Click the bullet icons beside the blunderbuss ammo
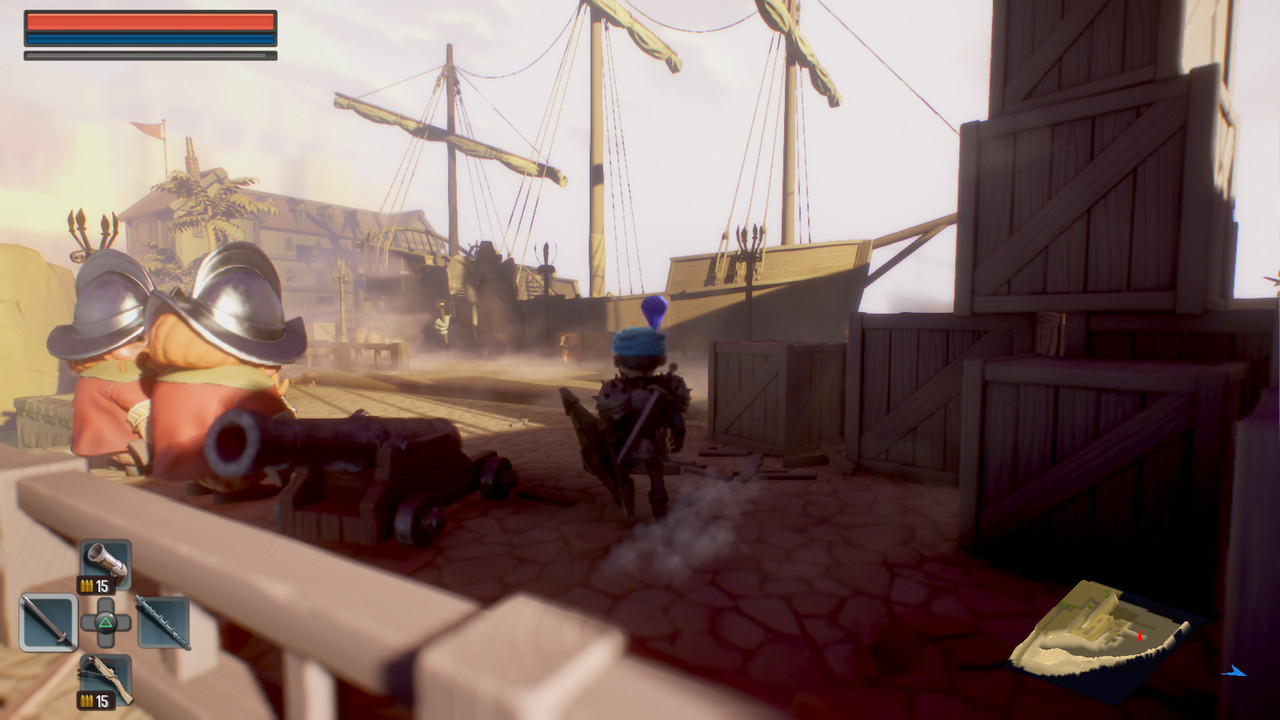The image size is (1280, 720). [x=87, y=585]
